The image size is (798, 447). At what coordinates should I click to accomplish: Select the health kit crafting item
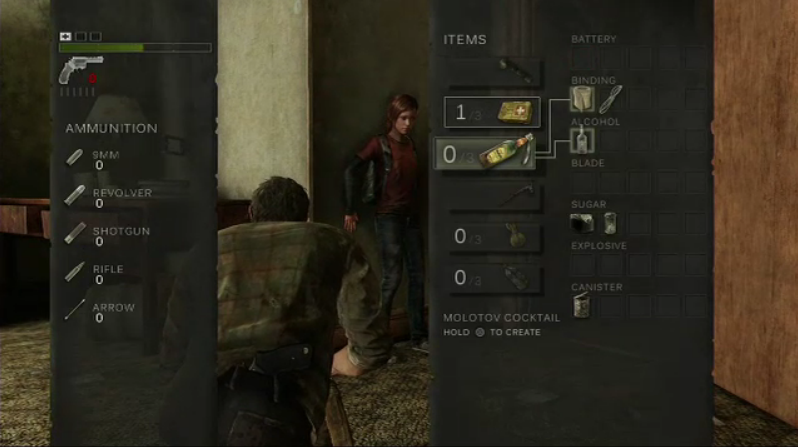(493, 113)
